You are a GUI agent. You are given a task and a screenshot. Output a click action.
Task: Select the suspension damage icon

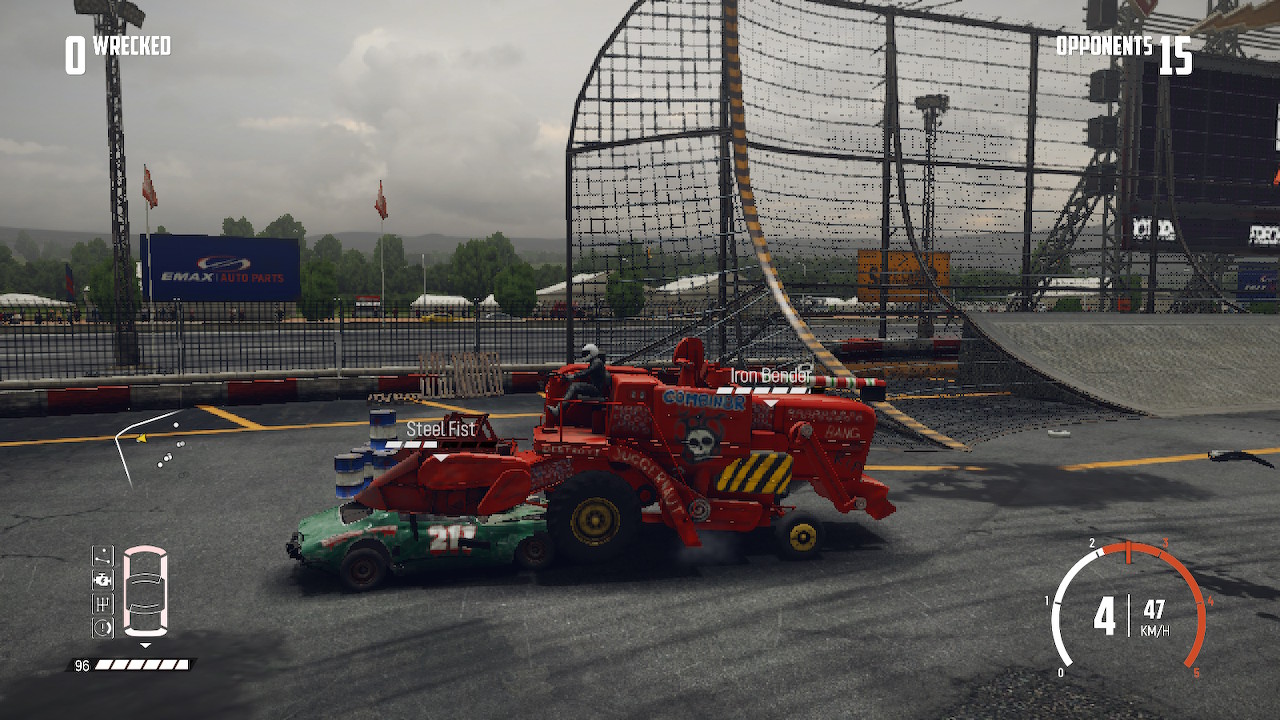(102, 555)
